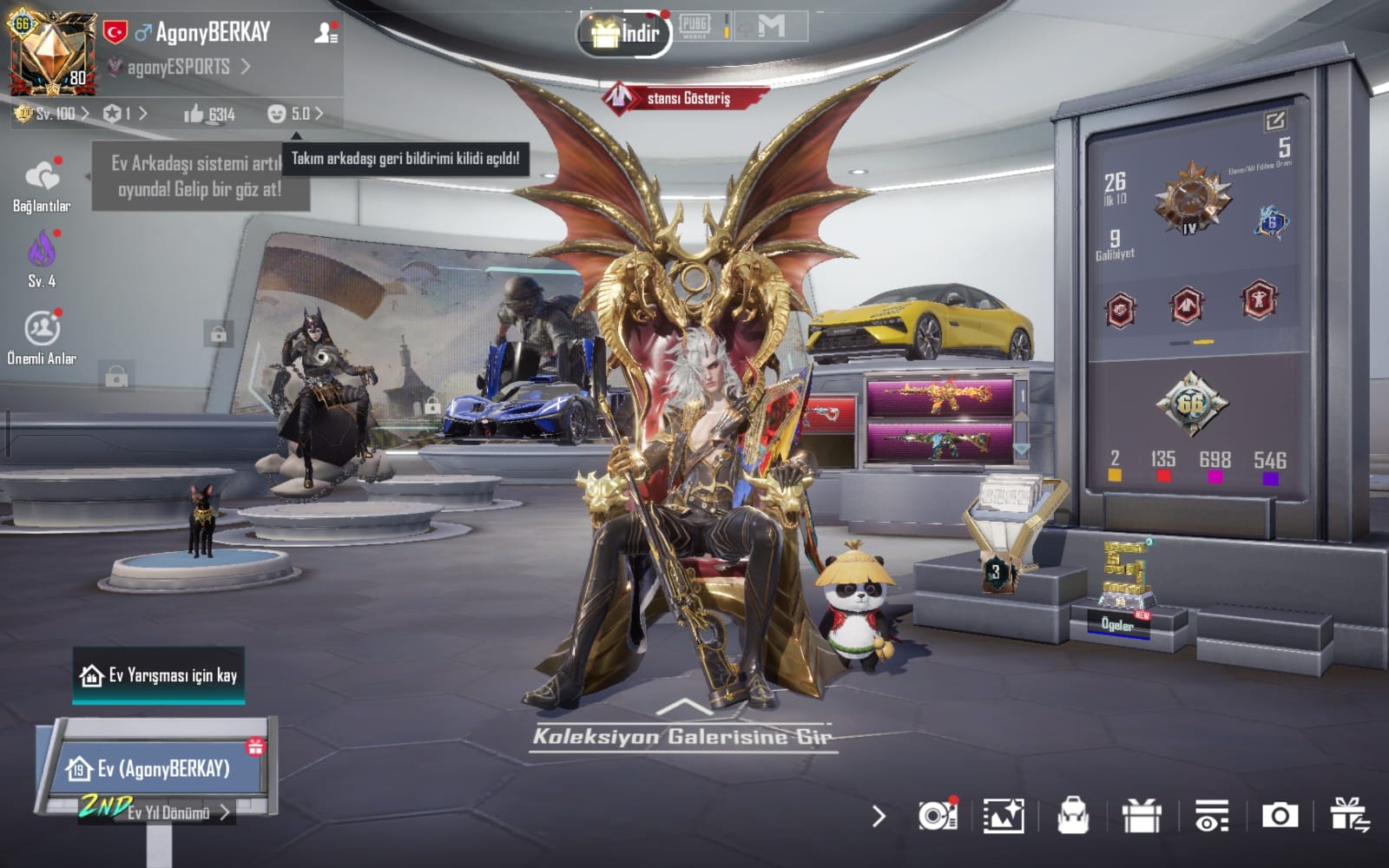Open the Sv. 100 level details

[x=53, y=114]
